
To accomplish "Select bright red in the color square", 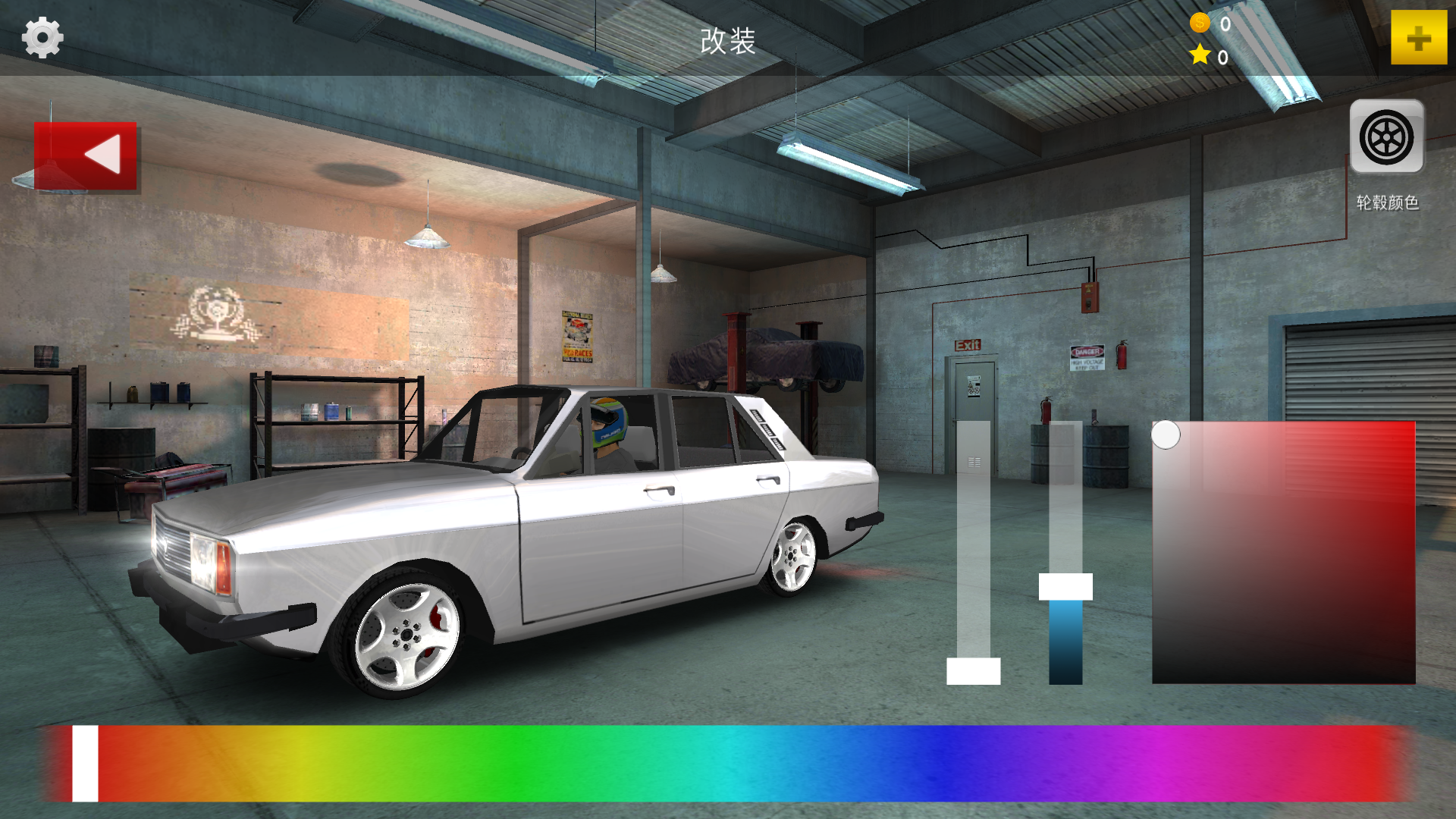I will click(1409, 428).
